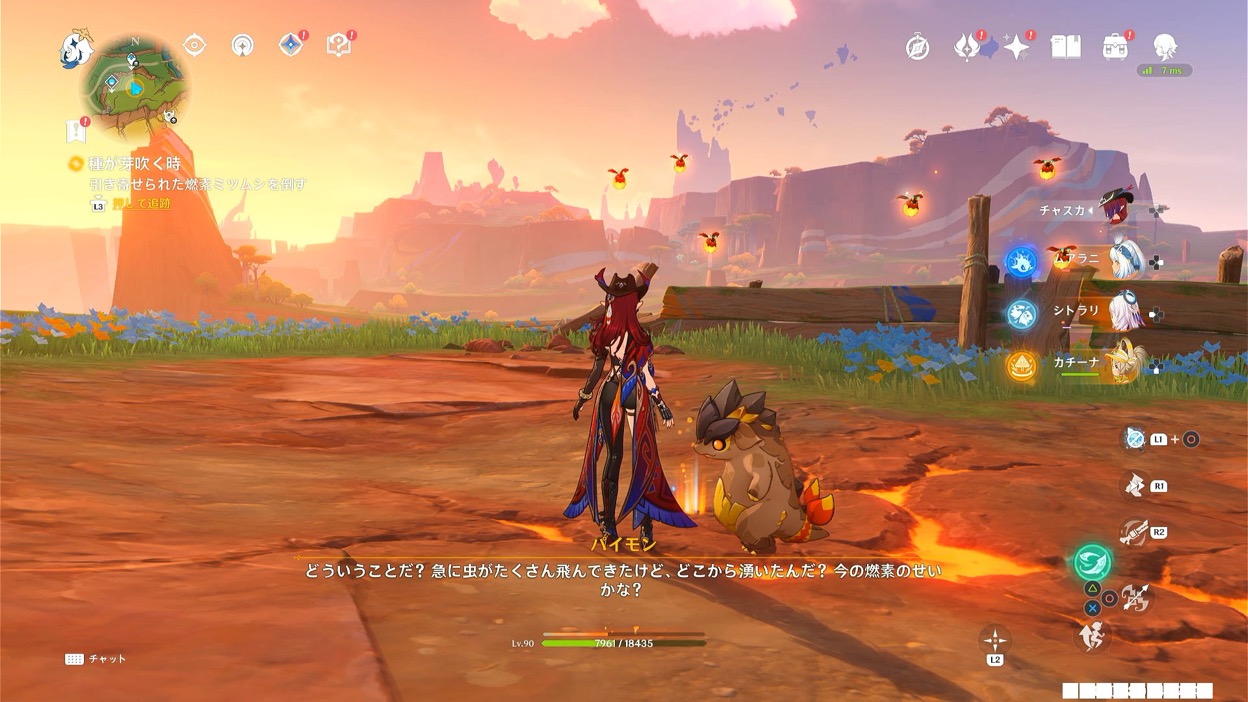Open the four-point star wish icon
The height and width of the screenshot is (702, 1248).
point(1017,47)
